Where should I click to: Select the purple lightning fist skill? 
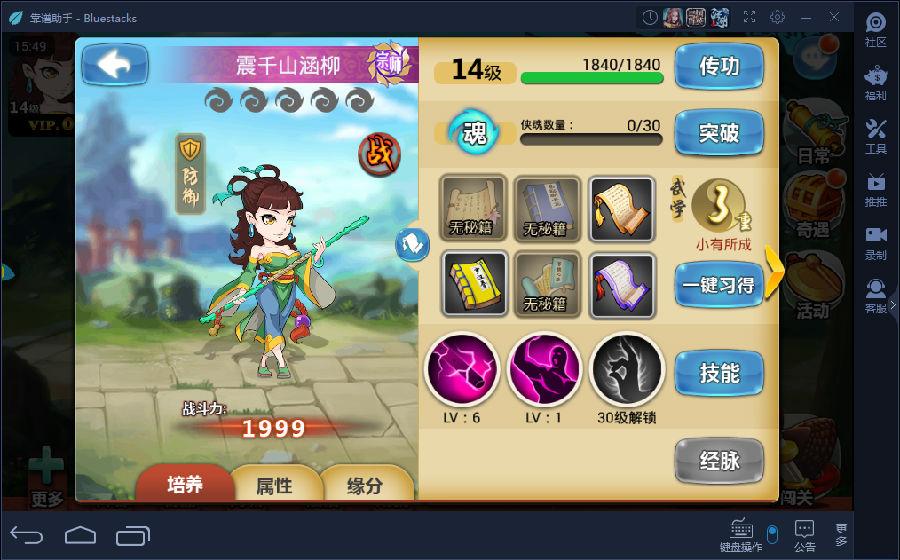pos(461,369)
